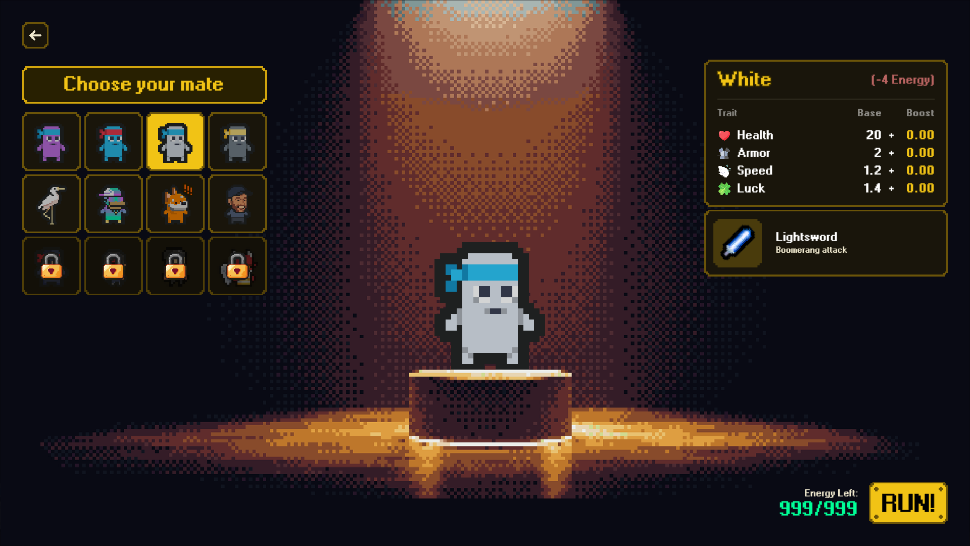Choose the purple mate with blue headband
The image size is (970, 546).
51,142
